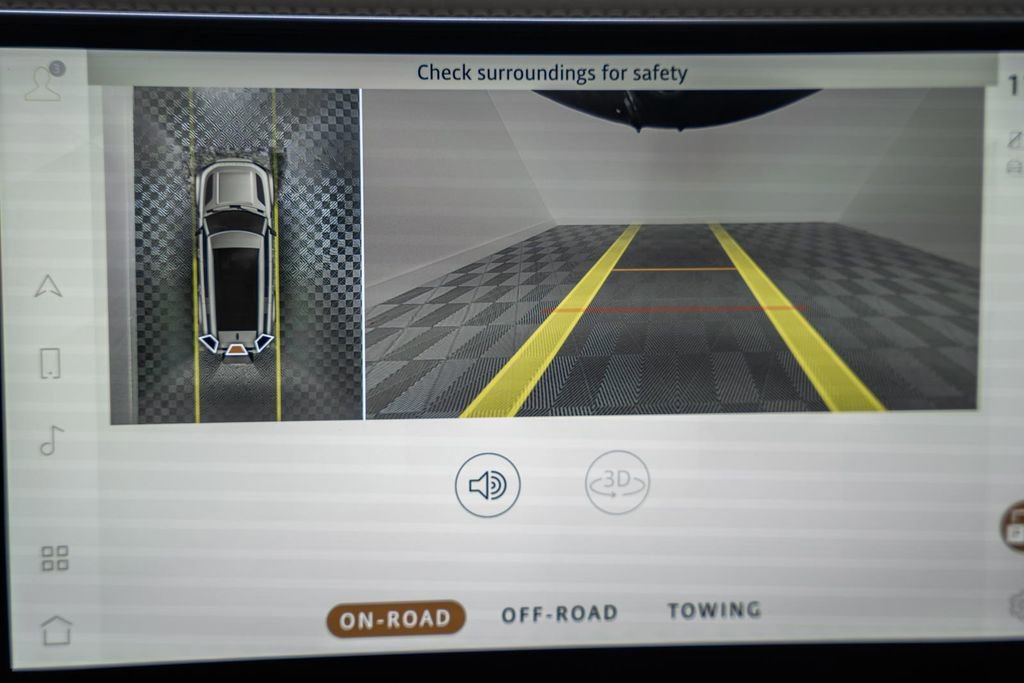The height and width of the screenshot is (683, 1024).
Task: Open the home screen icon
Action: [56, 630]
